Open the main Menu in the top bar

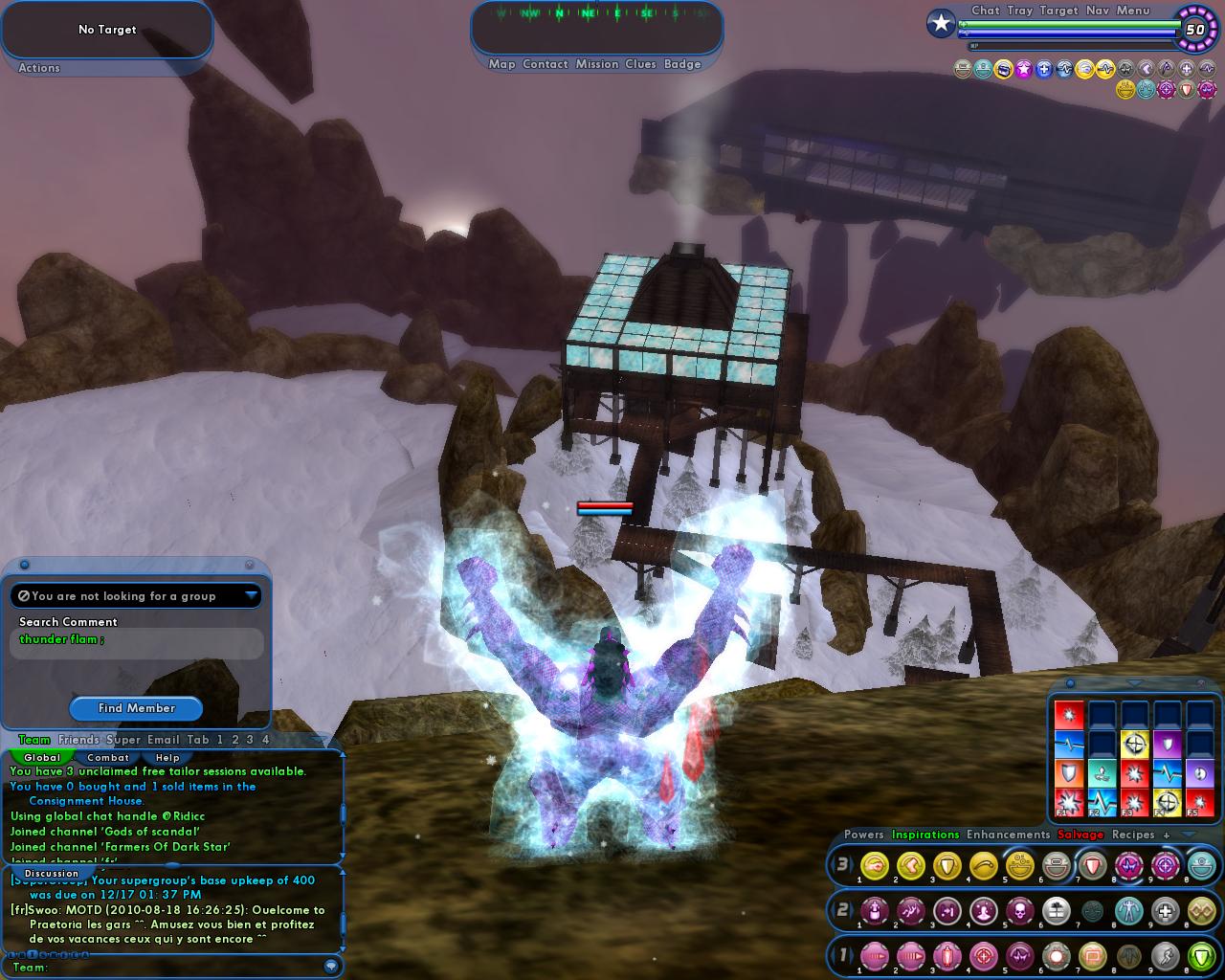(x=1133, y=11)
